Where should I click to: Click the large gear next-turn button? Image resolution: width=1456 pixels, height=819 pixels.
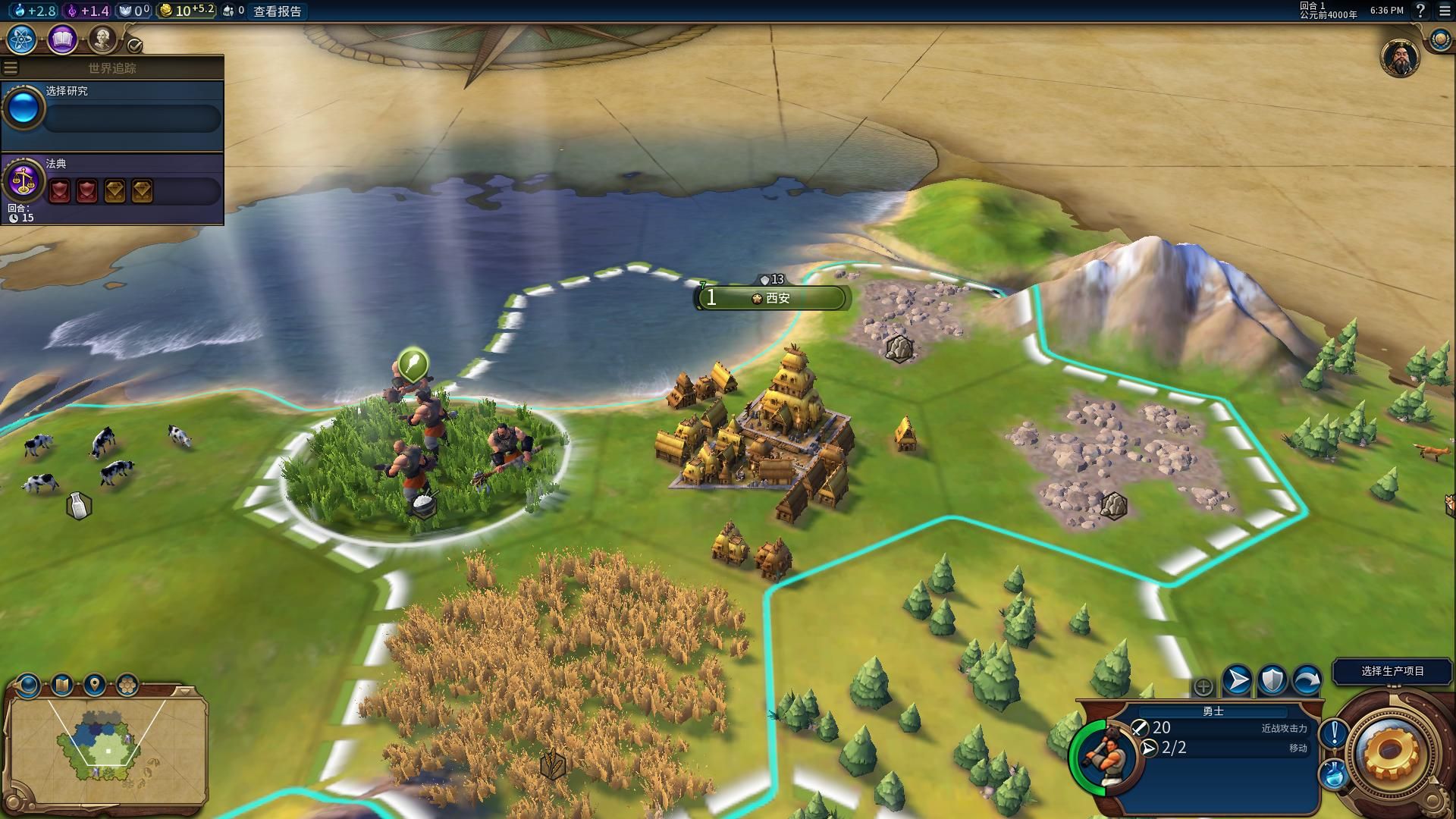pyautogui.click(x=1390, y=752)
